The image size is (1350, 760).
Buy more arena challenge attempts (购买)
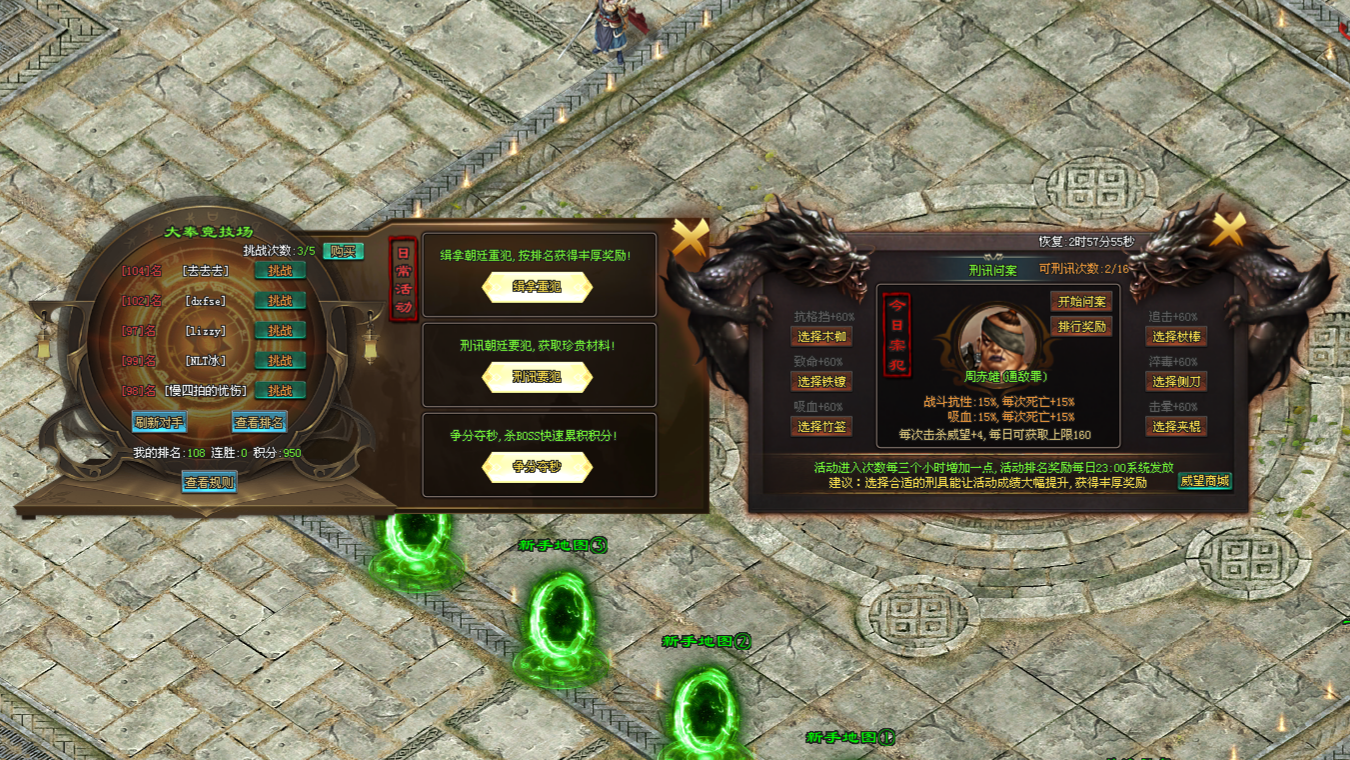(x=342, y=251)
